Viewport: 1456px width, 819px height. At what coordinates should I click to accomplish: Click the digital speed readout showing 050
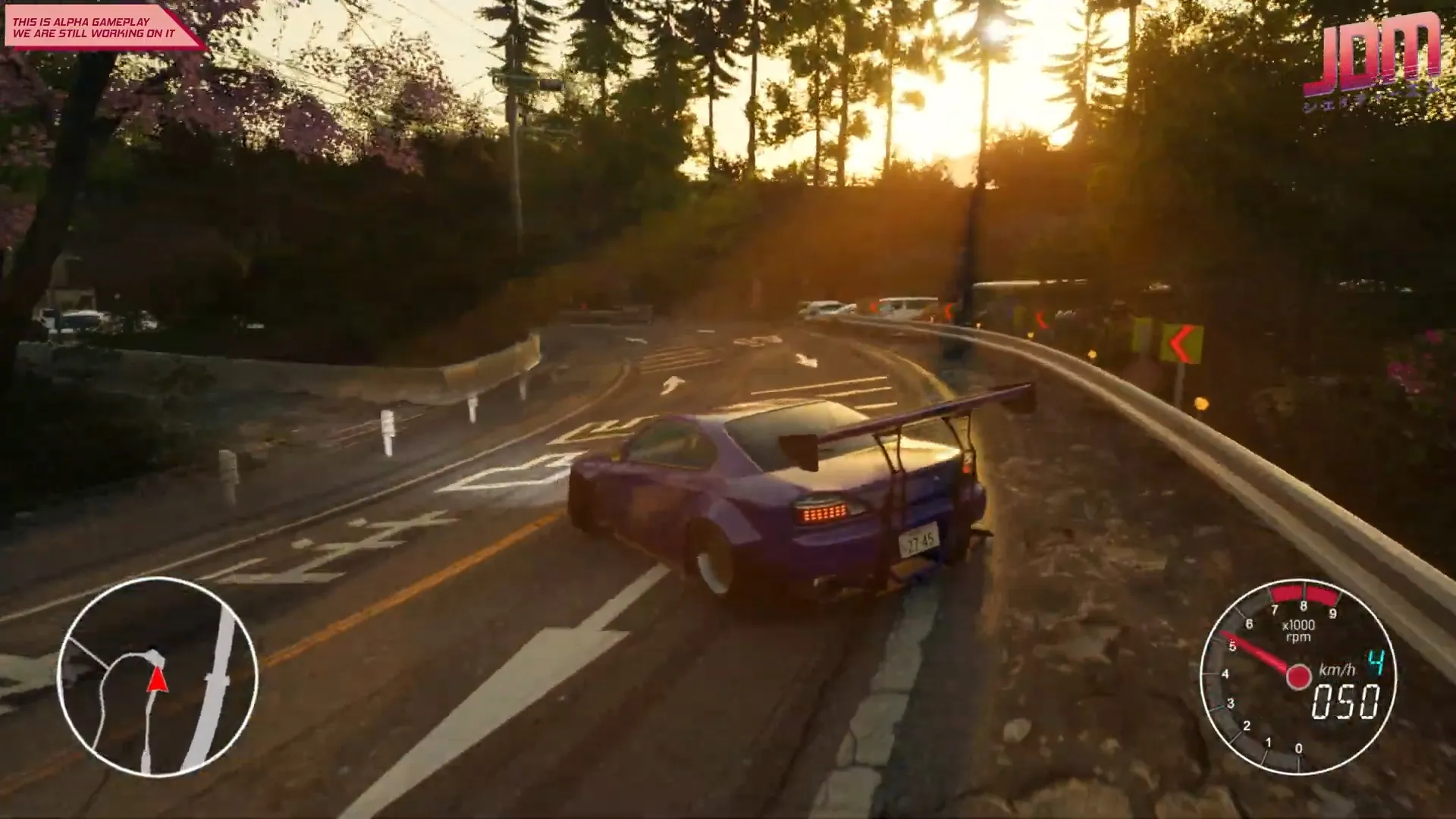click(1345, 702)
